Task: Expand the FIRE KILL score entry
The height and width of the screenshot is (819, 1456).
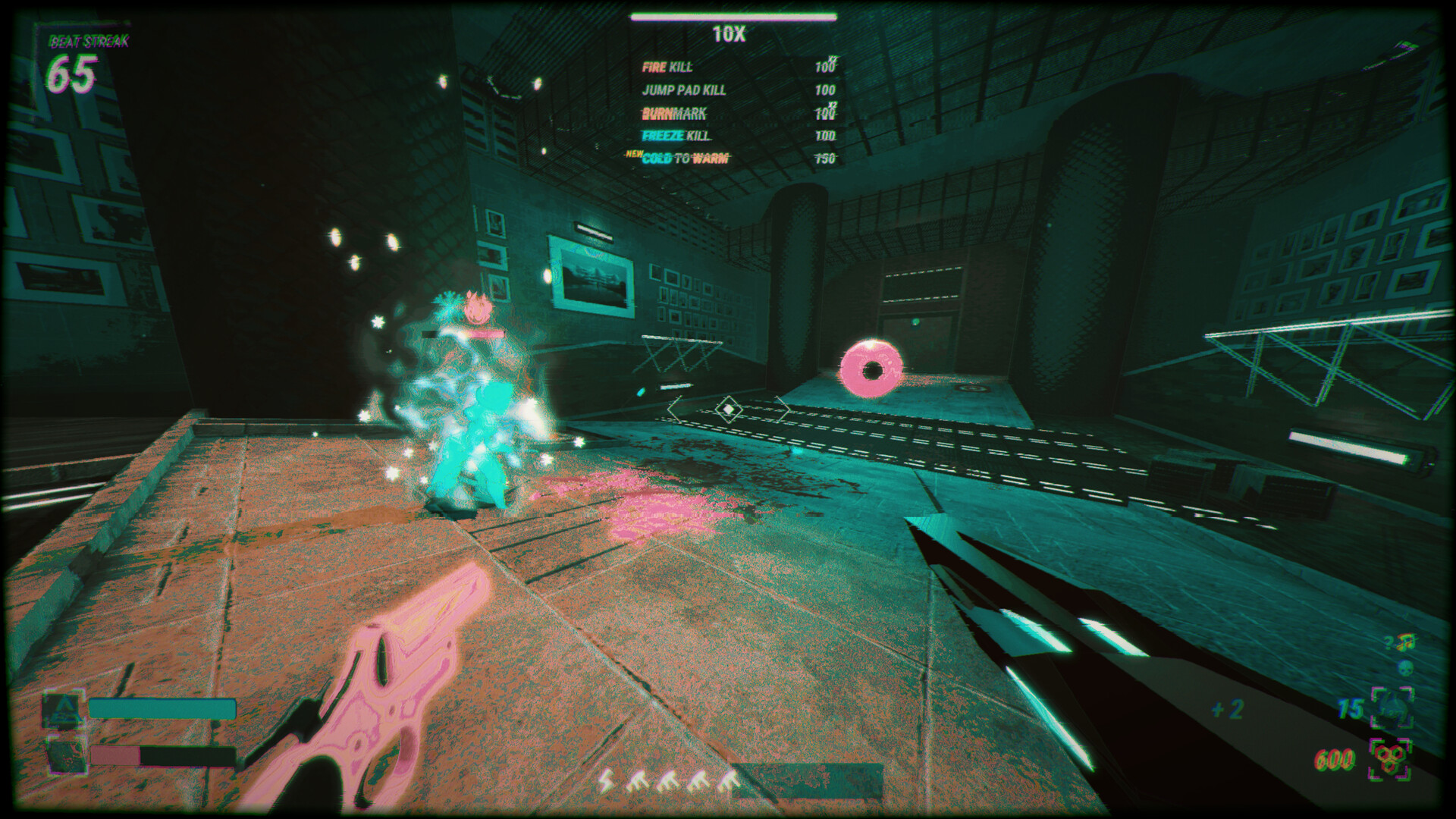Action: coord(666,67)
